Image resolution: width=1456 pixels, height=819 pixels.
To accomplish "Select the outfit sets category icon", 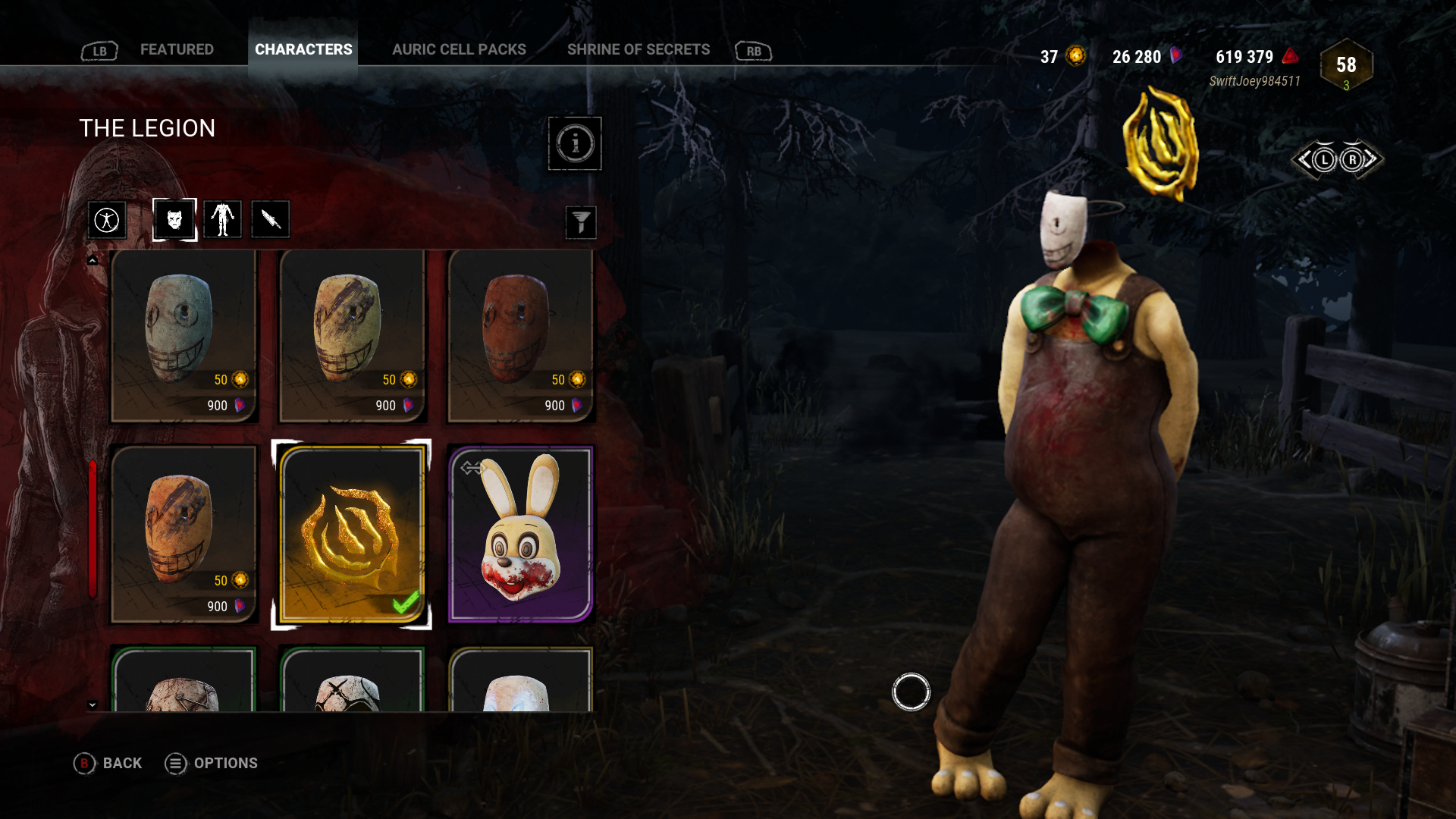I will pyautogui.click(x=107, y=219).
